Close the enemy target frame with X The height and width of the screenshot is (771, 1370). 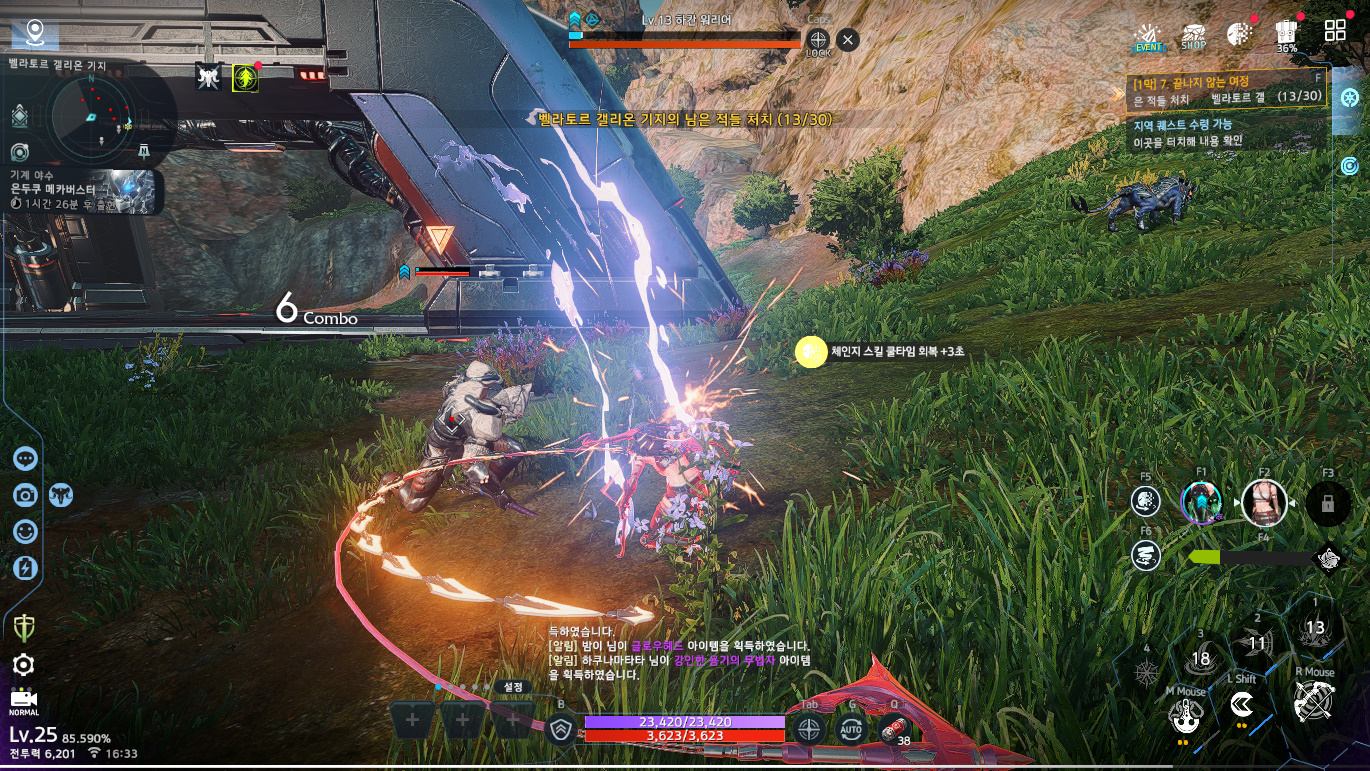click(x=847, y=40)
